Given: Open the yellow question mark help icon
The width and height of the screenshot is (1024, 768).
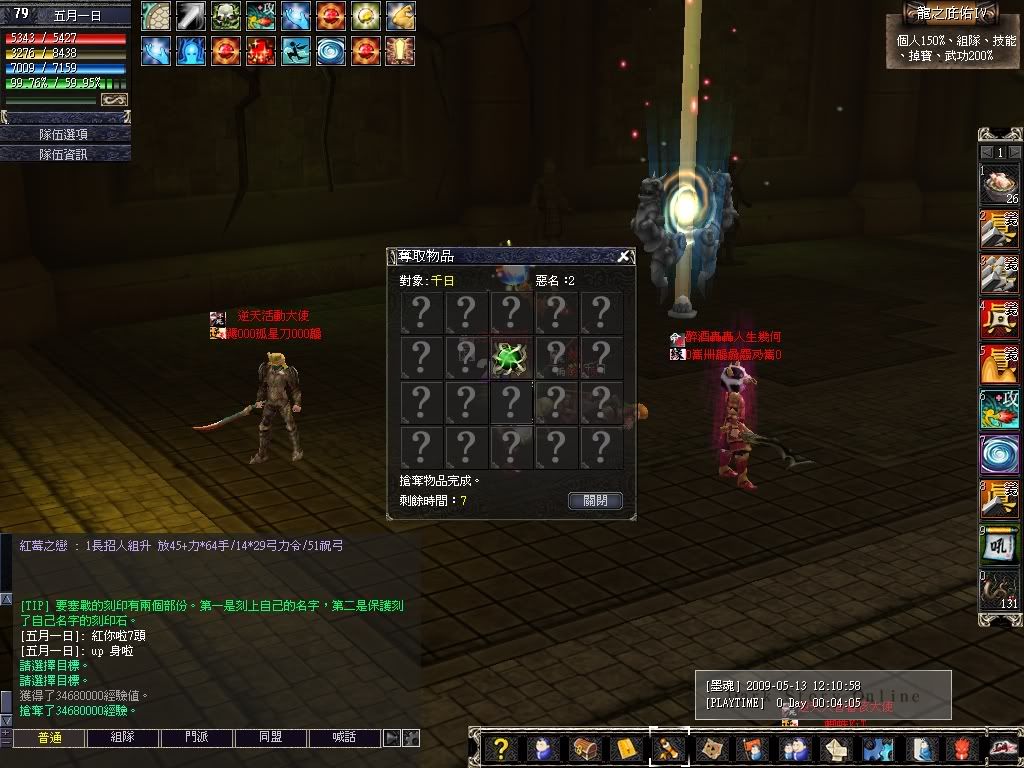Looking at the screenshot, I should 502,748.
